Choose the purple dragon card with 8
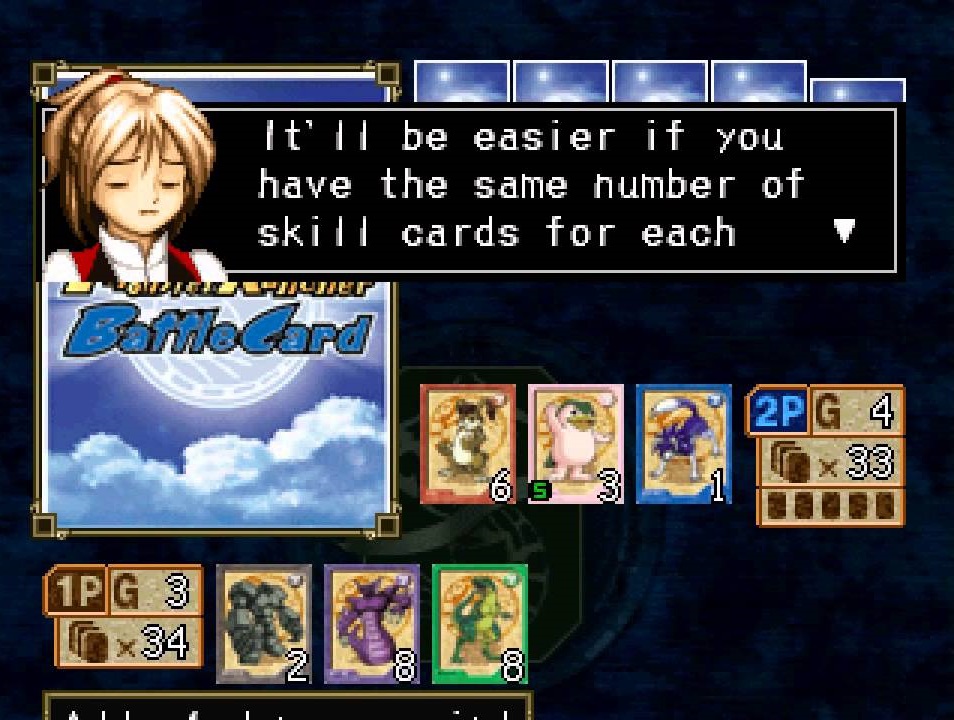Viewport: 954px width, 720px height. [x=371, y=624]
